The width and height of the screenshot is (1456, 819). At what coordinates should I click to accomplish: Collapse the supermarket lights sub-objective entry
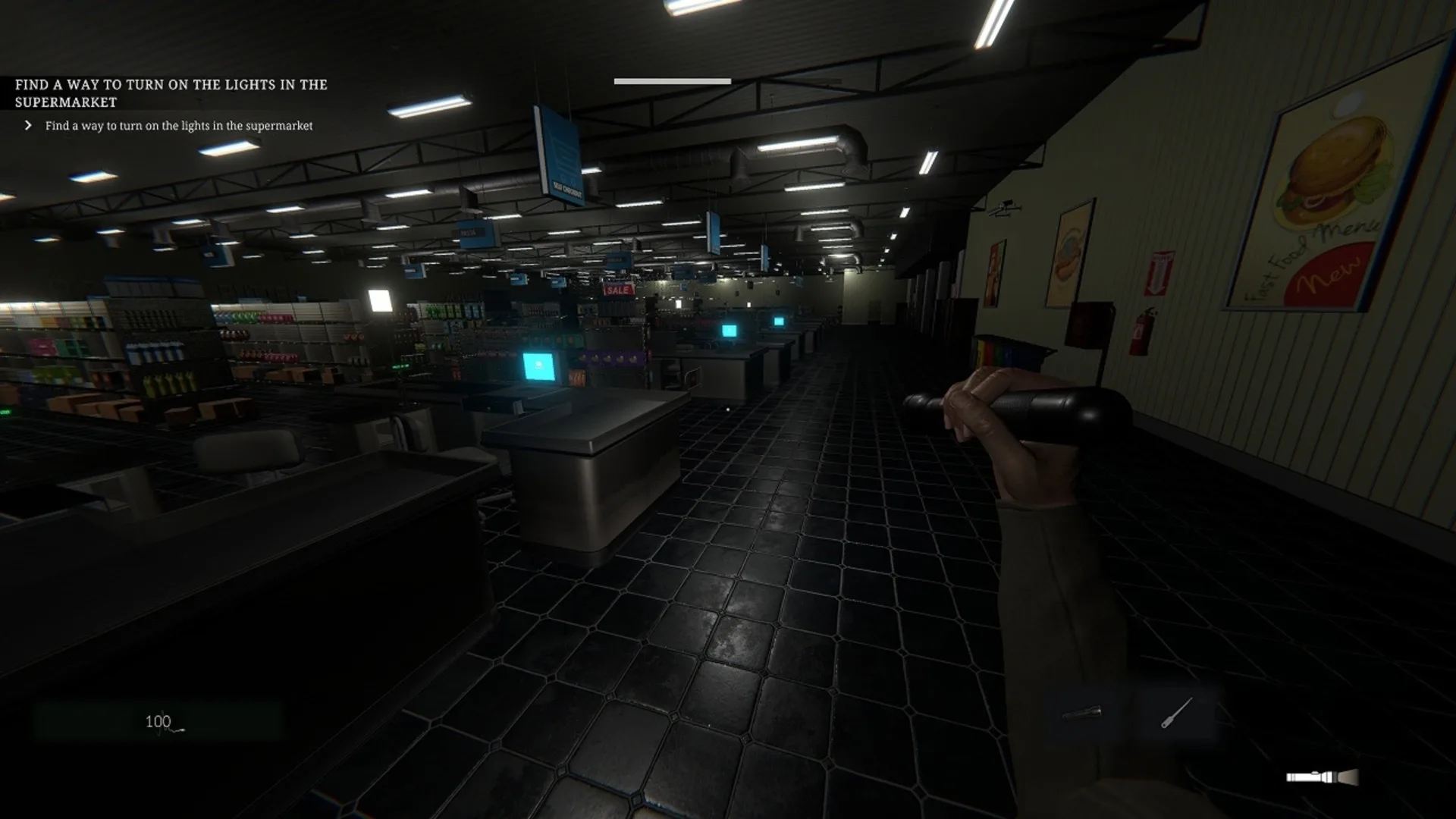coord(178,127)
